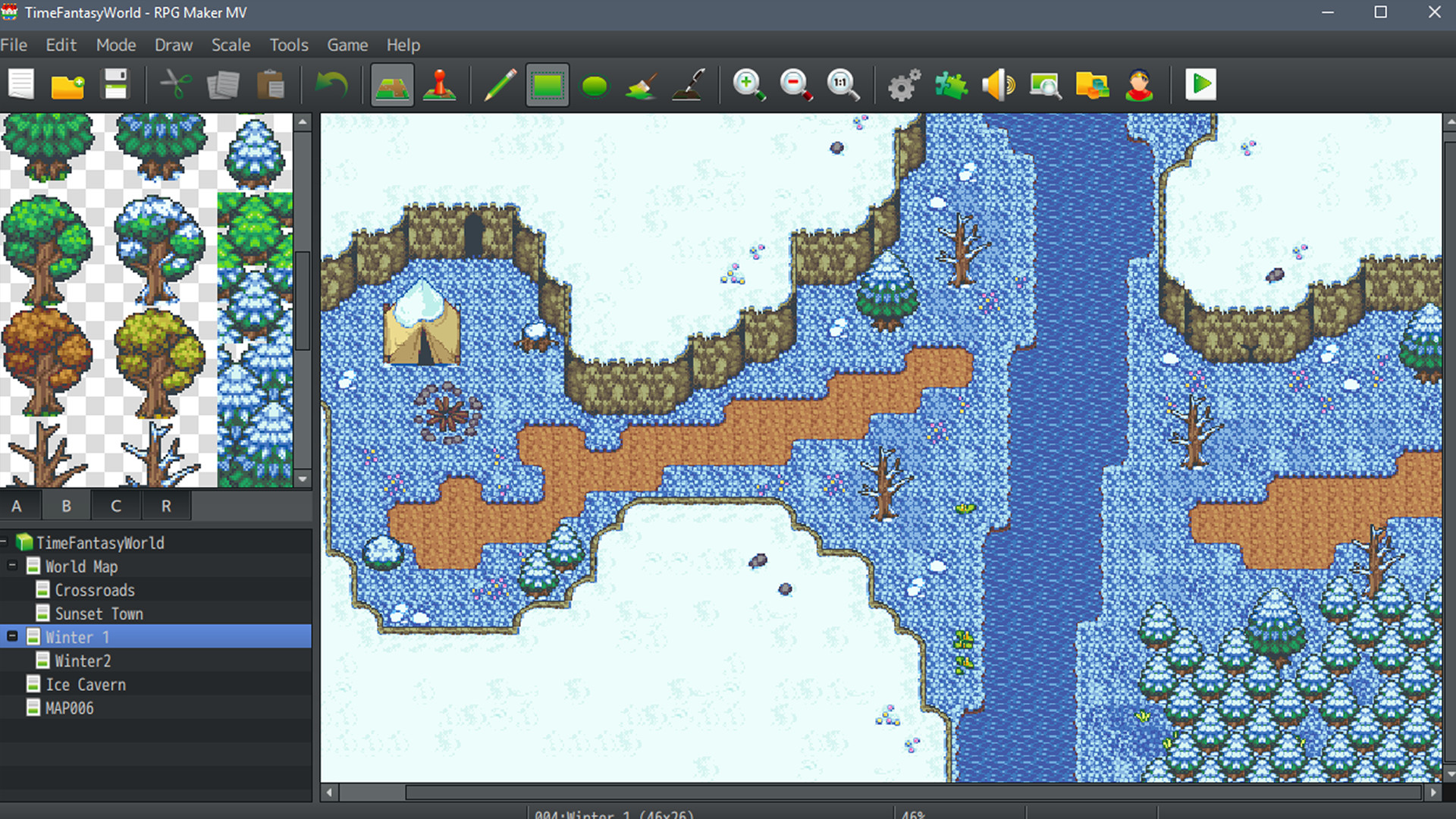Collapse the Winter 1 branch
1456x819 pixels.
(11, 637)
